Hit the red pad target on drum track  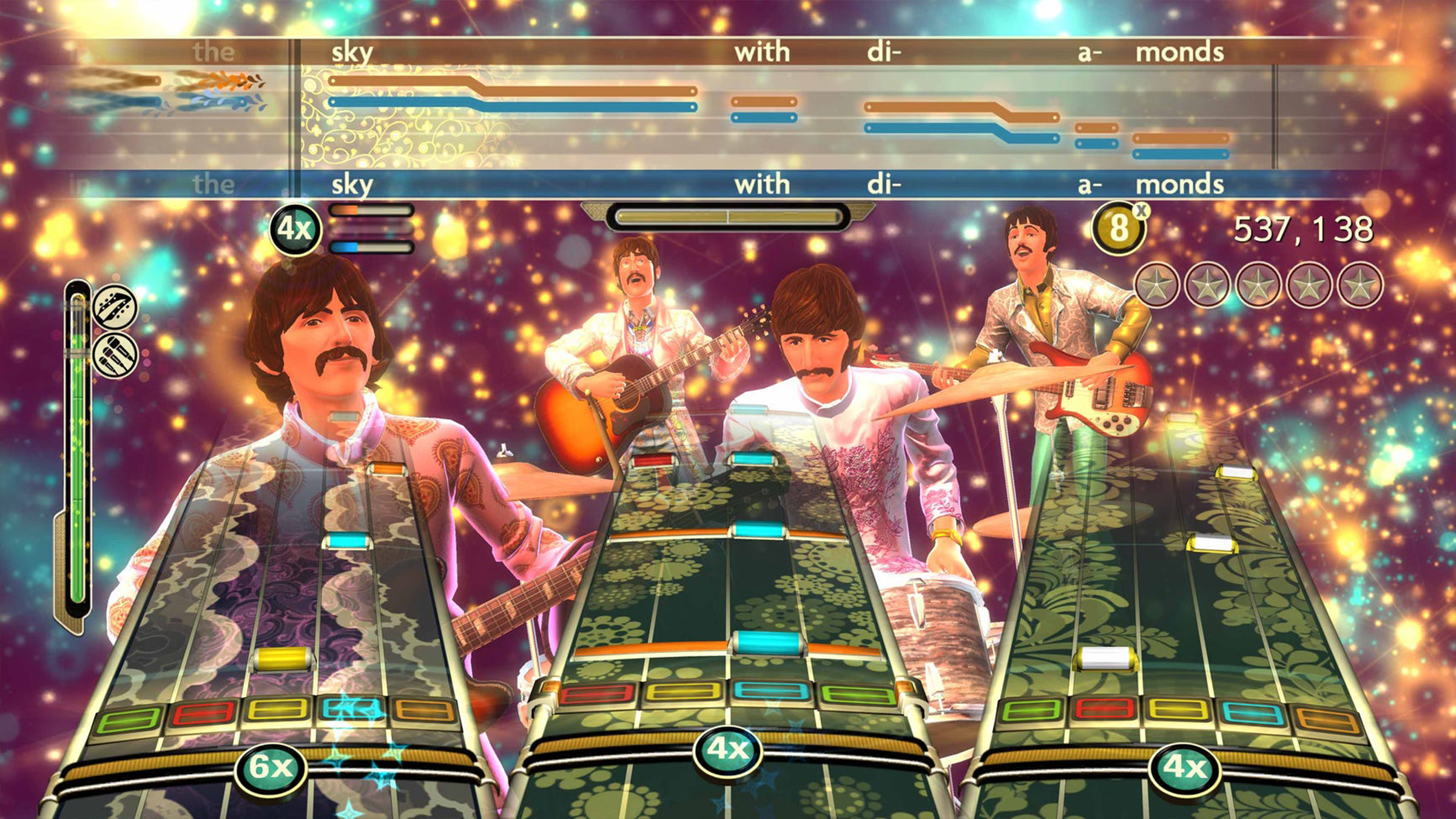pyautogui.click(x=597, y=693)
